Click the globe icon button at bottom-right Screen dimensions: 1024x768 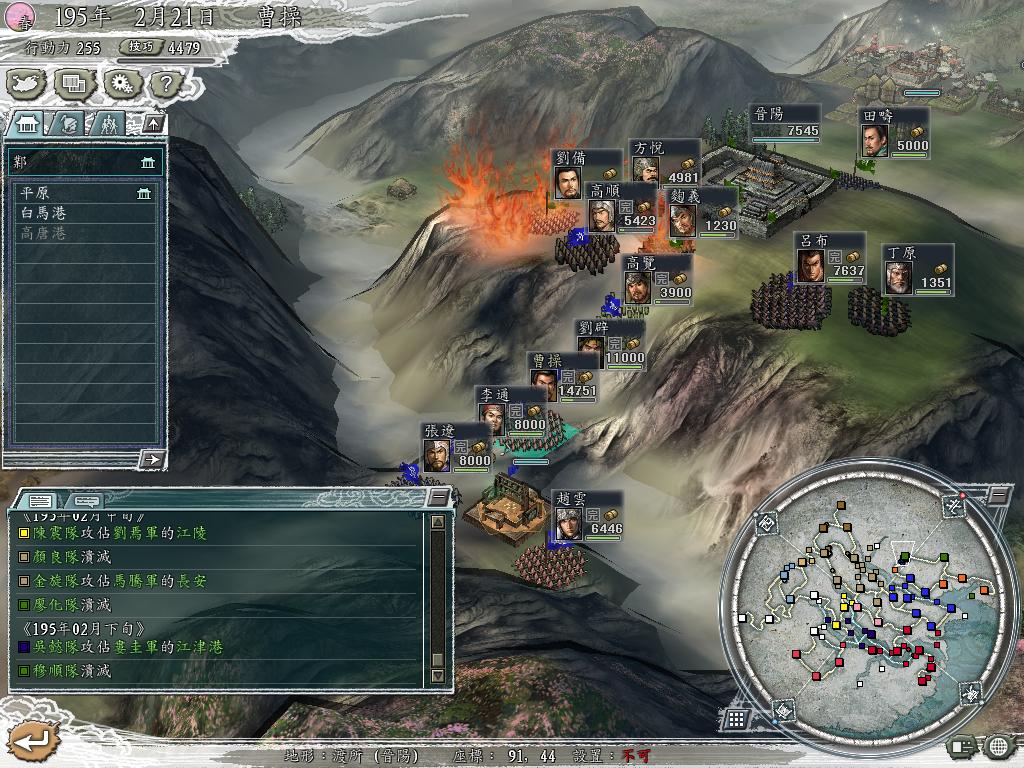click(x=997, y=746)
